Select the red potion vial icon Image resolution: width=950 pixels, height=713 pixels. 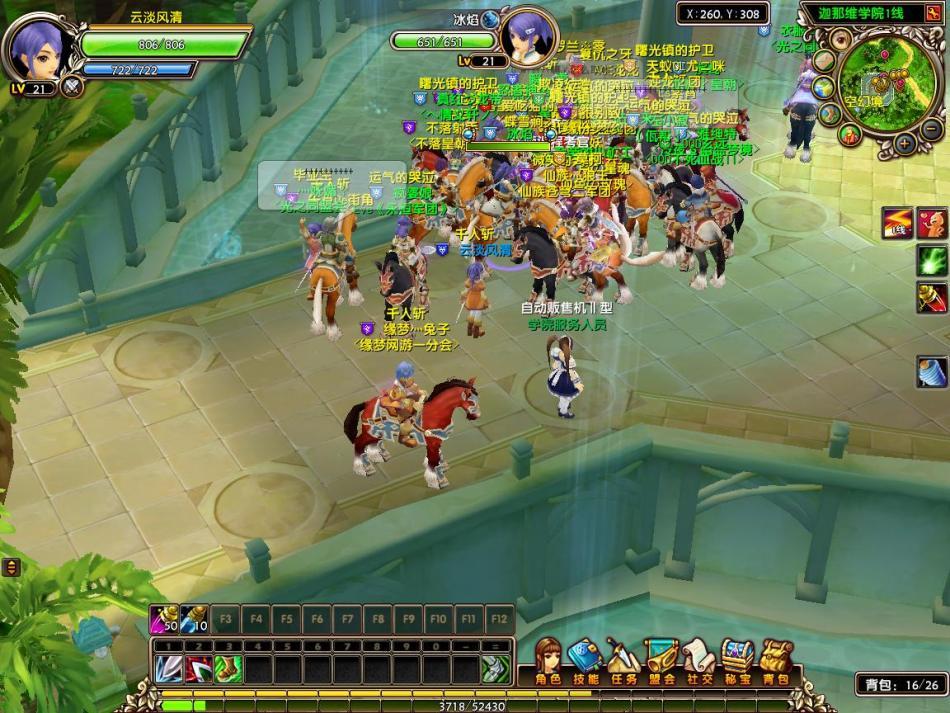coord(932,296)
